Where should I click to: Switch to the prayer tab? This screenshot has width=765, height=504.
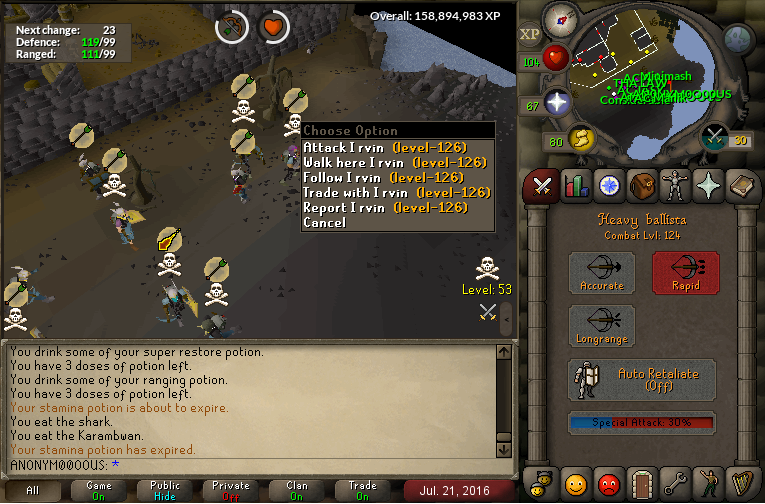(x=709, y=185)
